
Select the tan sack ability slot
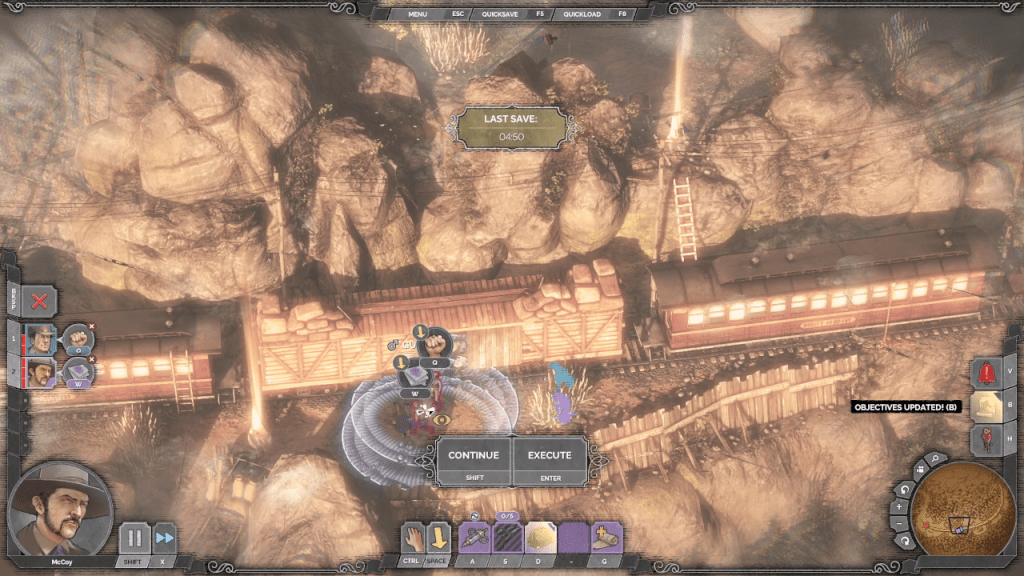click(540, 538)
